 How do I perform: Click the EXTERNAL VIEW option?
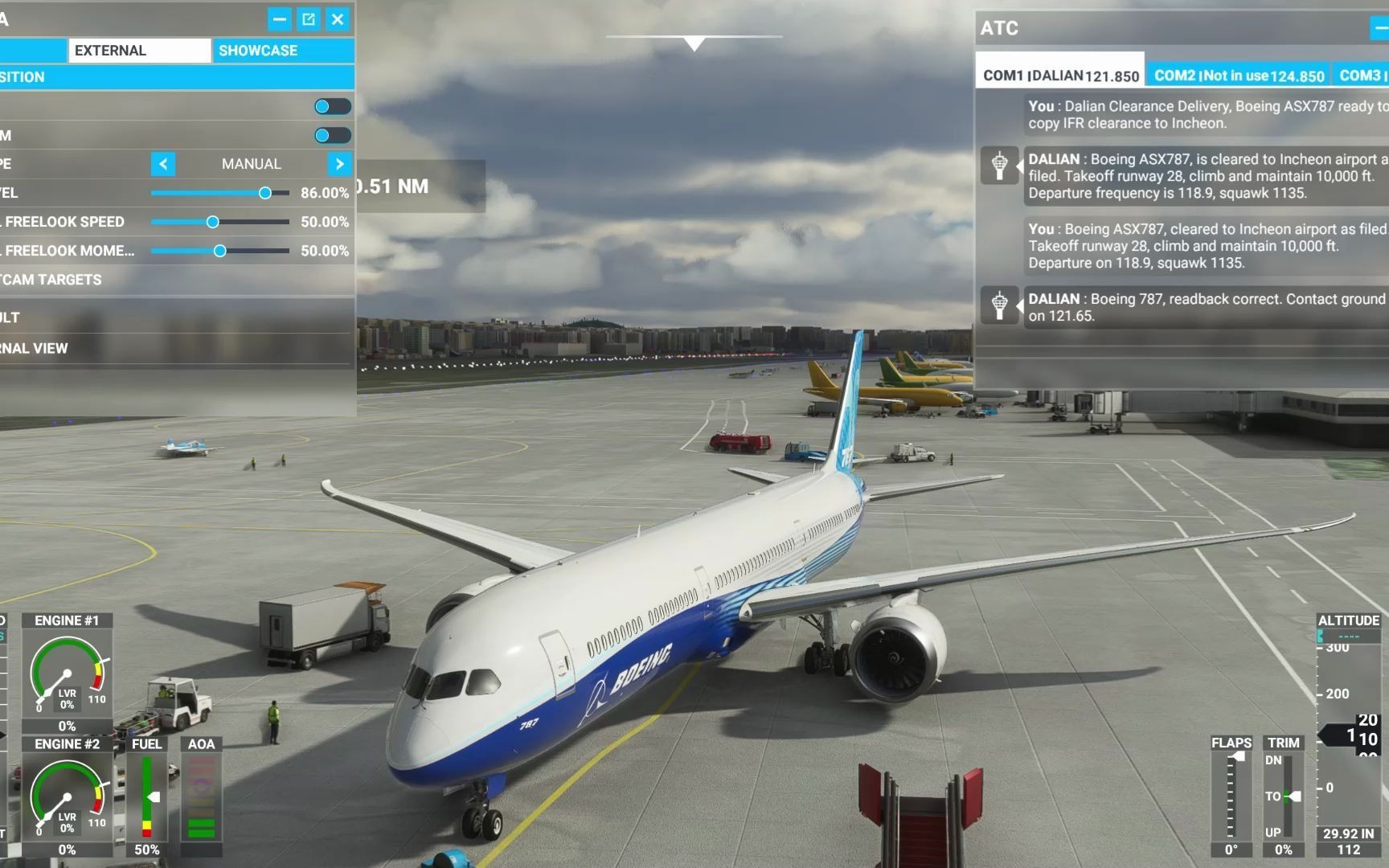pyautogui.click(x=34, y=348)
